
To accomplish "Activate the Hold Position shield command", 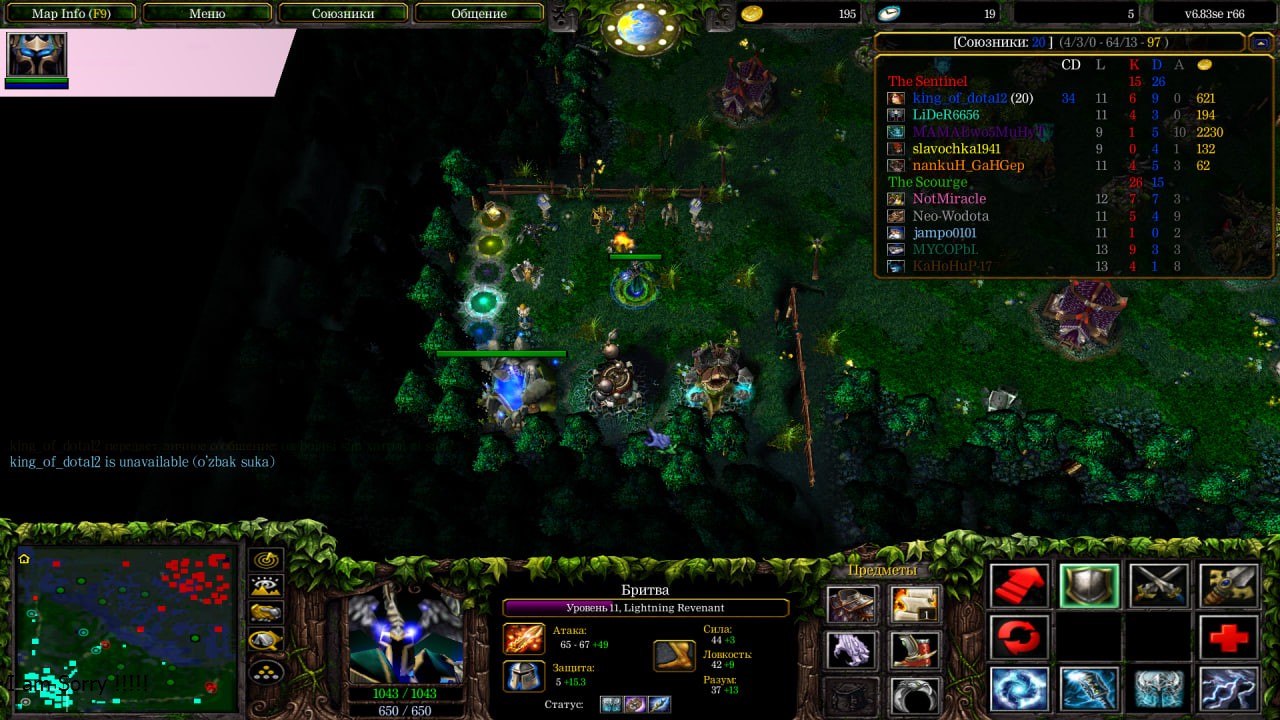I will pos(1089,586).
